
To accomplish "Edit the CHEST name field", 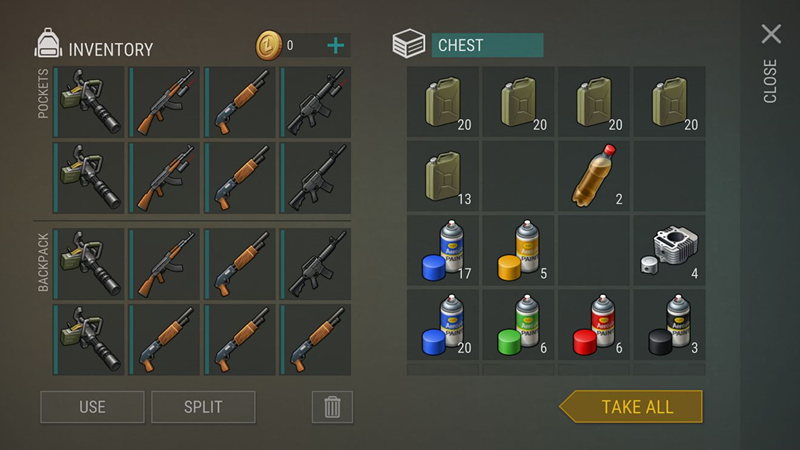I will 487,45.
